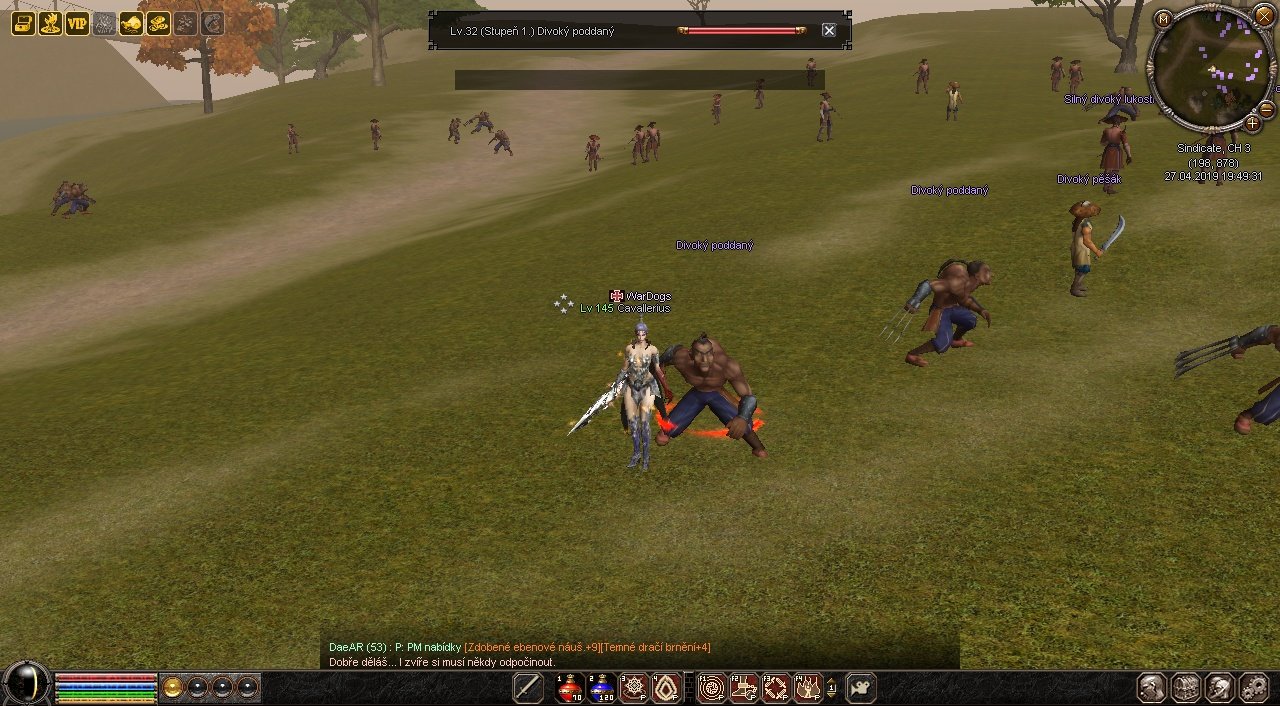Activate the F2 boot dash skill

click(743, 688)
